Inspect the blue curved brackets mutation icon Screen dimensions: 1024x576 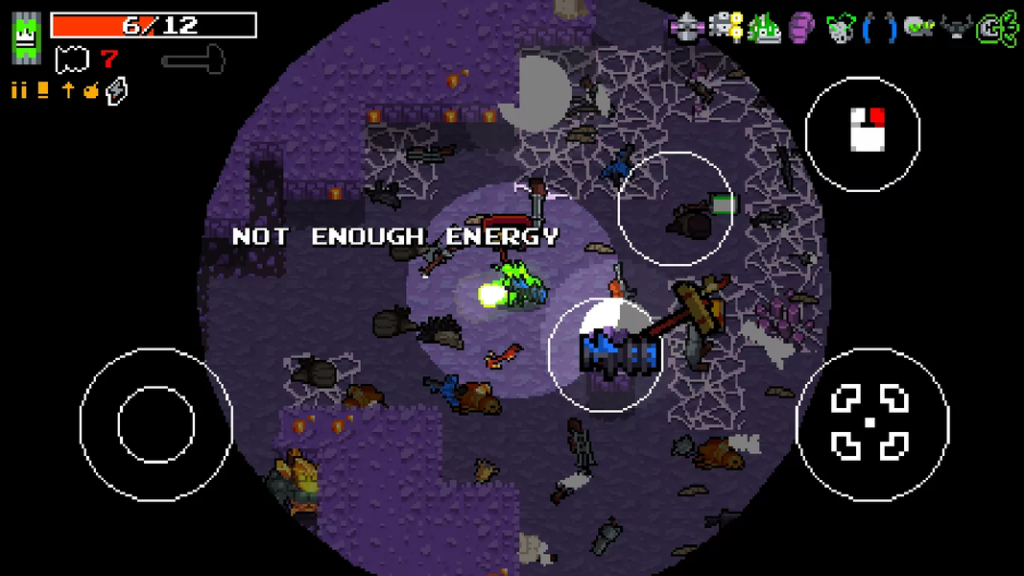pyautogui.click(x=878, y=27)
